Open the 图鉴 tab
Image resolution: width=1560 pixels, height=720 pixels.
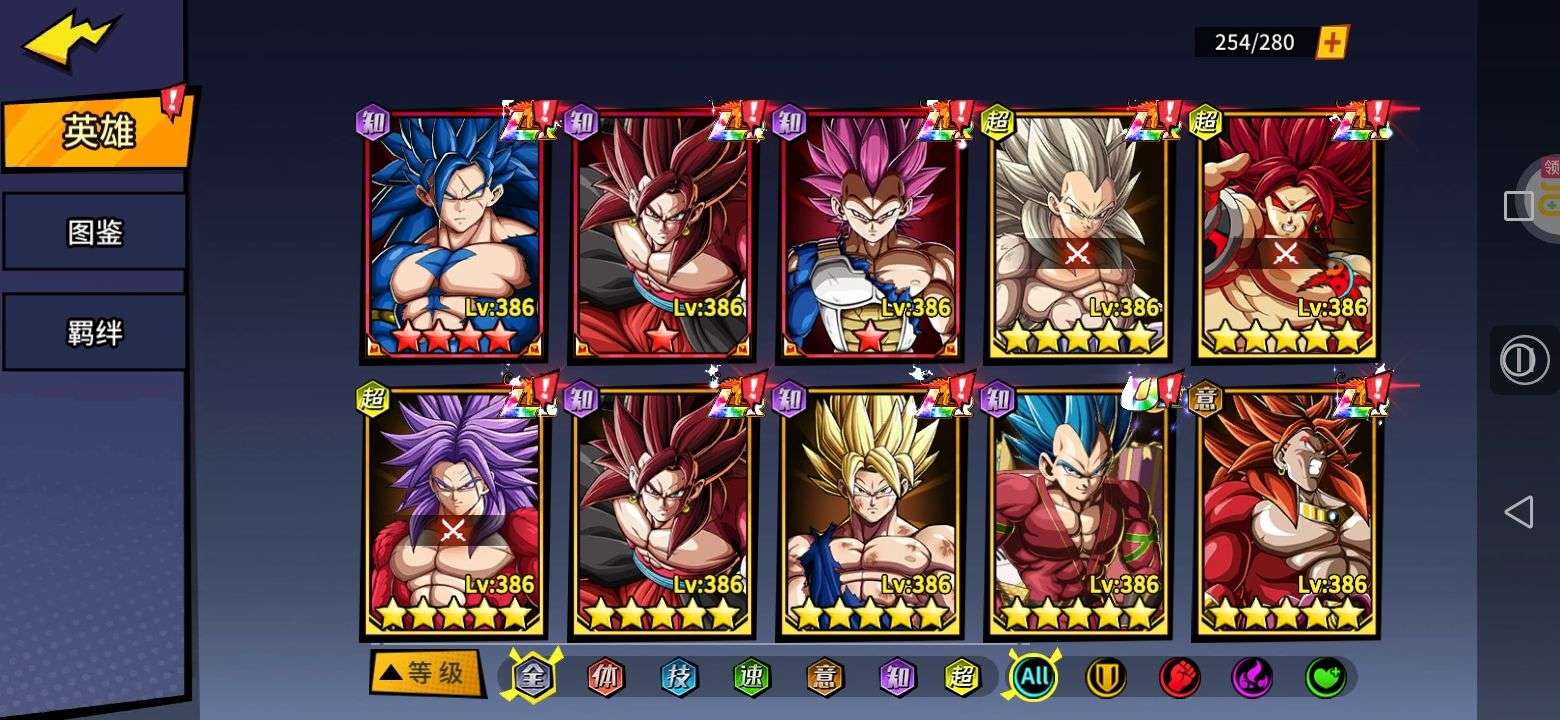tap(95, 233)
